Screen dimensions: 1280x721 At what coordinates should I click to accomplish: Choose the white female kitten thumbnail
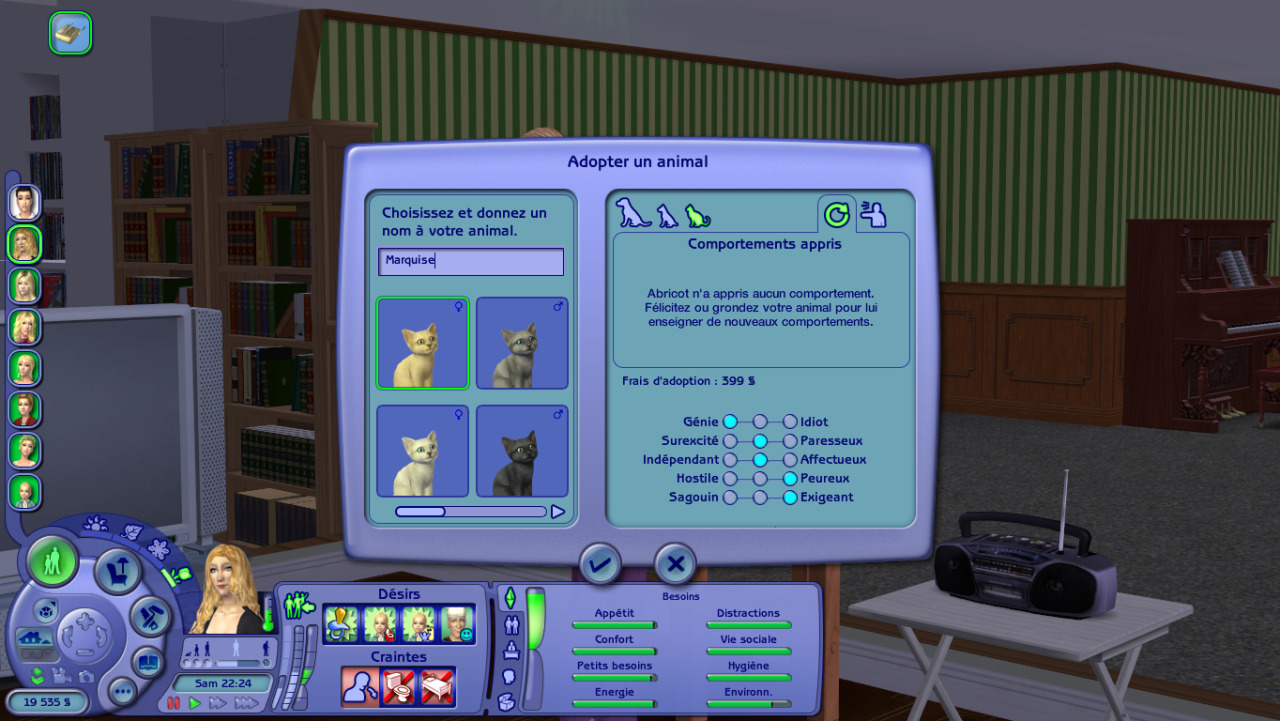tap(422, 451)
